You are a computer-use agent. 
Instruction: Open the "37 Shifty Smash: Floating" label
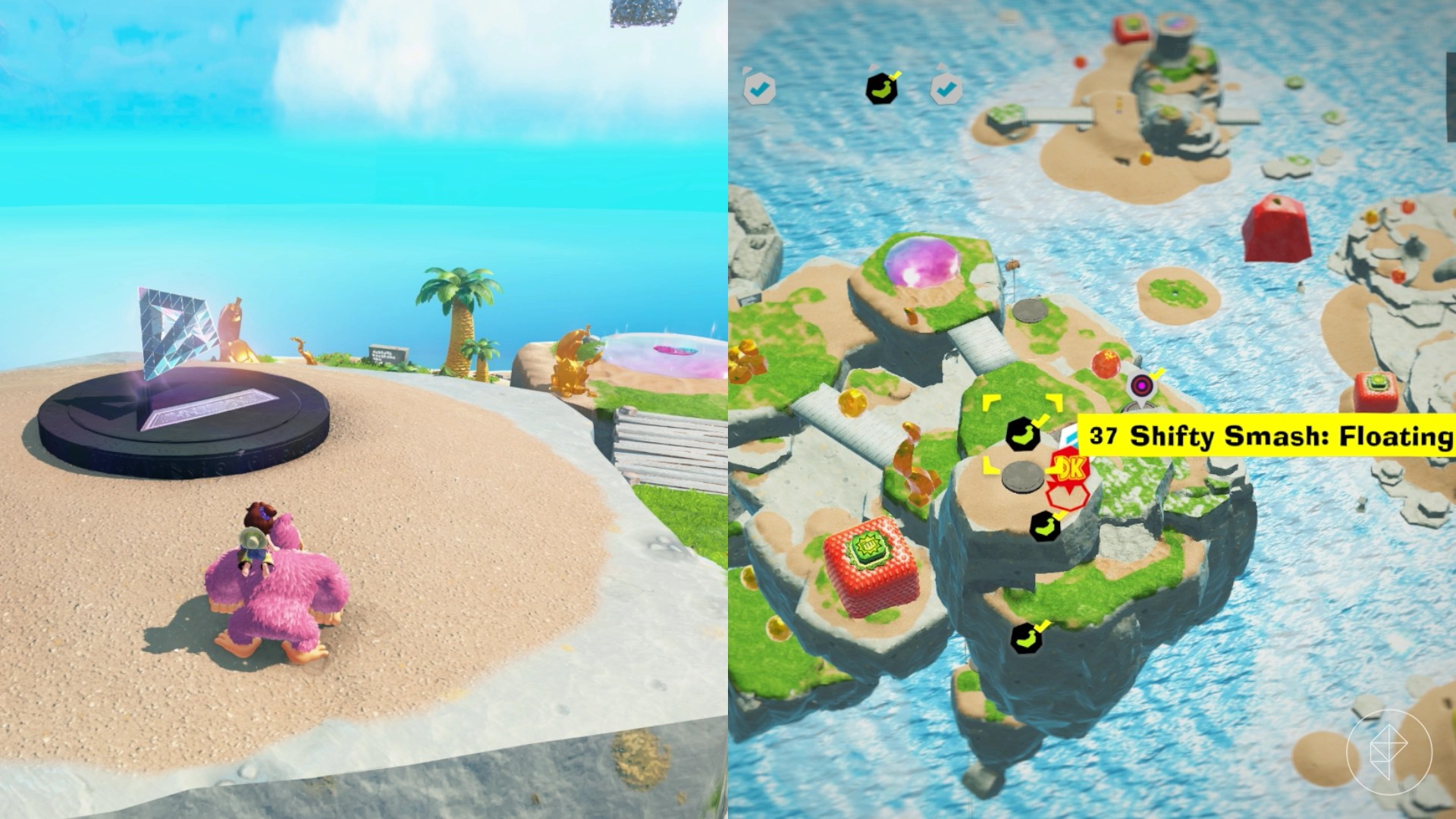coord(1266,436)
